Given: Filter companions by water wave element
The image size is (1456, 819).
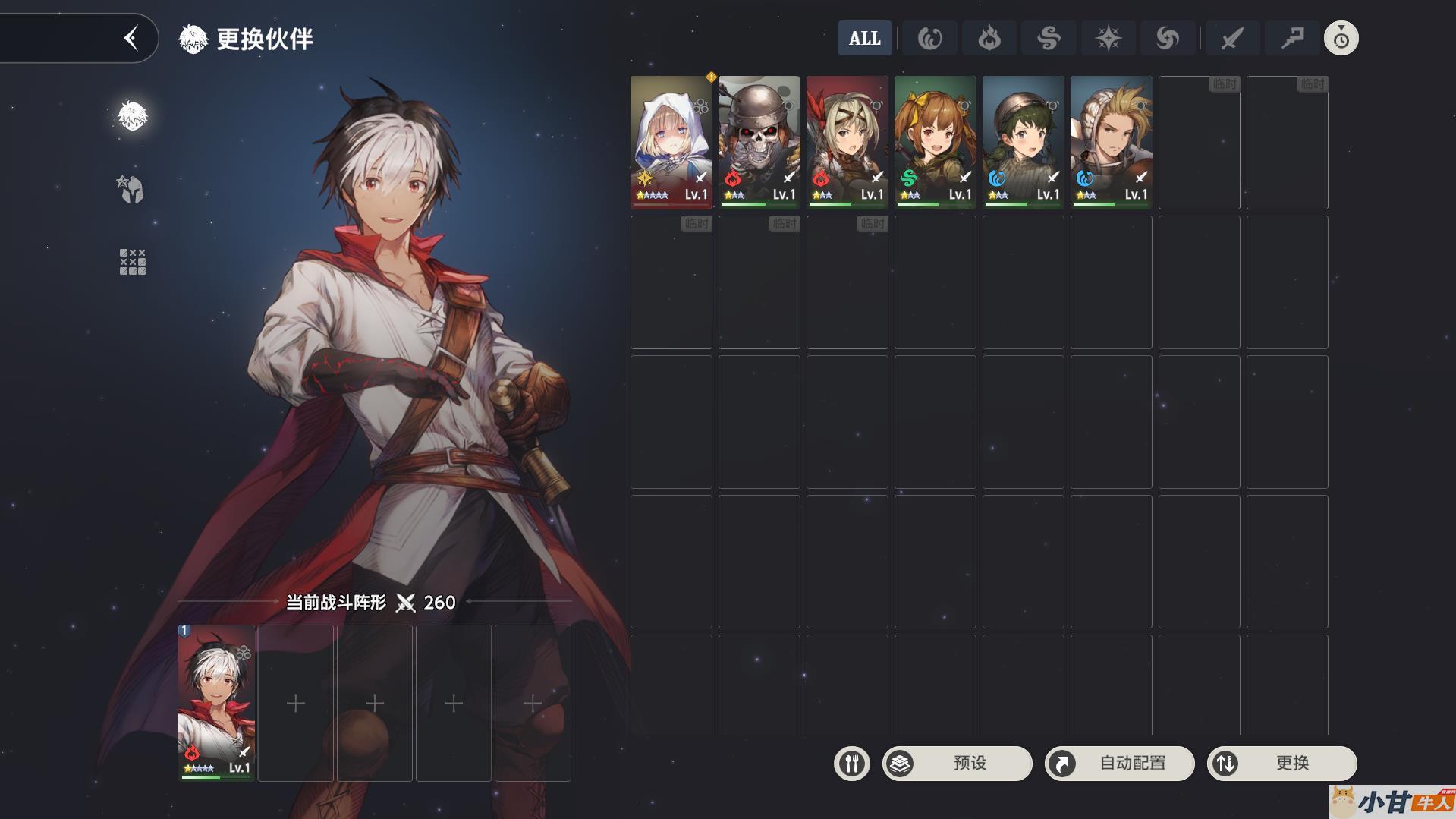Looking at the screenshot, I should click(929, 38).
